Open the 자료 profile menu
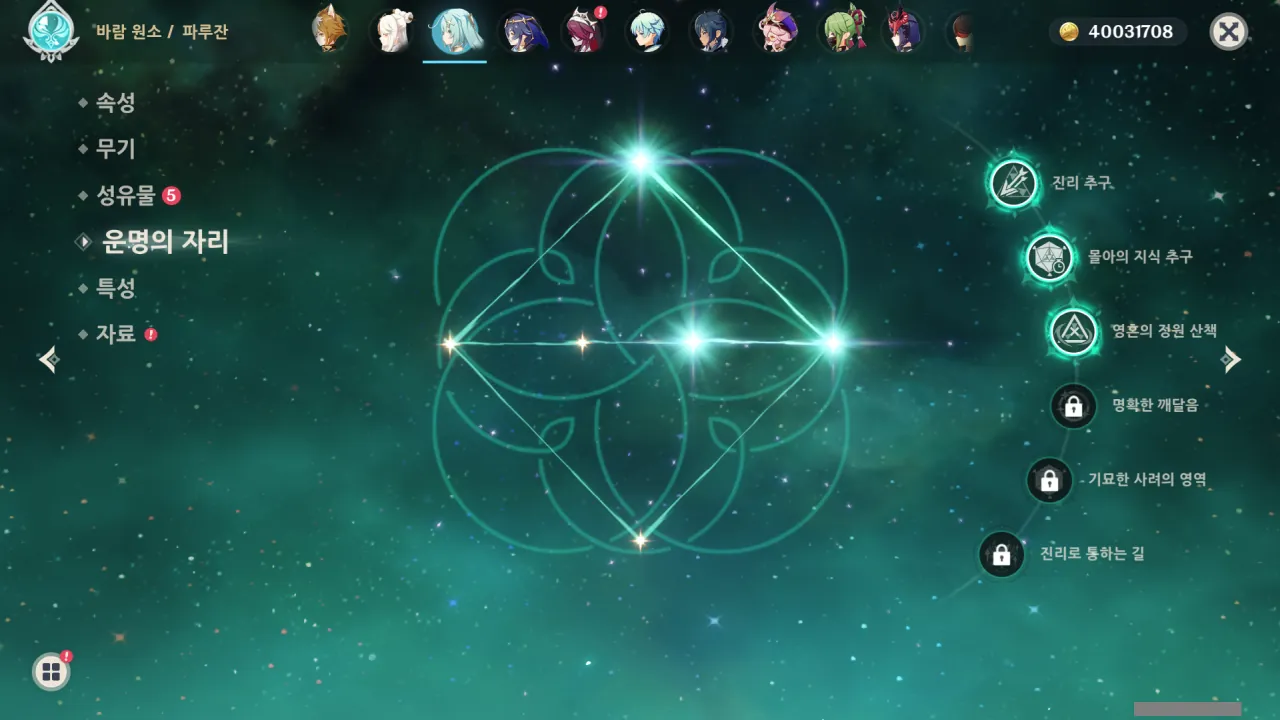Screen dimensions: 1280x720 click(x=115, y=334)
